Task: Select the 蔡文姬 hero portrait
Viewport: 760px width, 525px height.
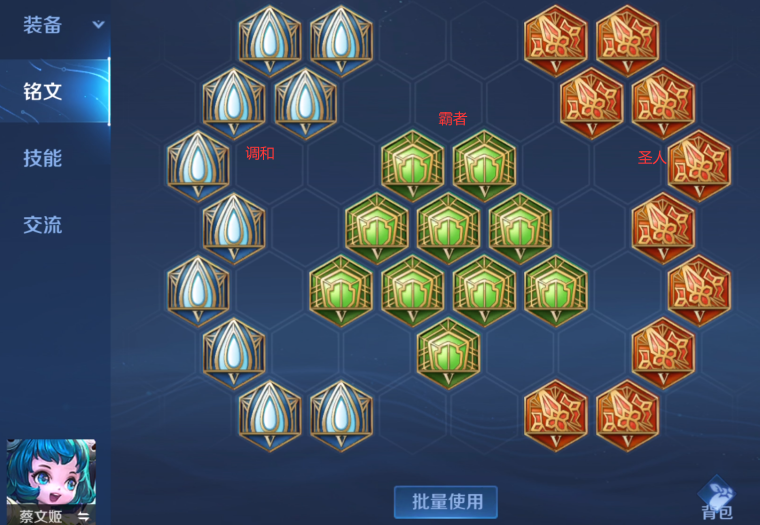Action: tap(51, 474)
